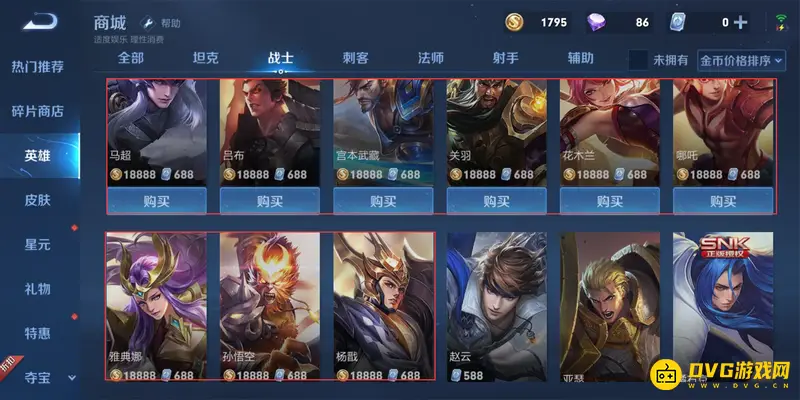Image resolution: width=800 pixels, height=400 pixels.
Task: Open the 星元 section
Action: pos(38,244)
